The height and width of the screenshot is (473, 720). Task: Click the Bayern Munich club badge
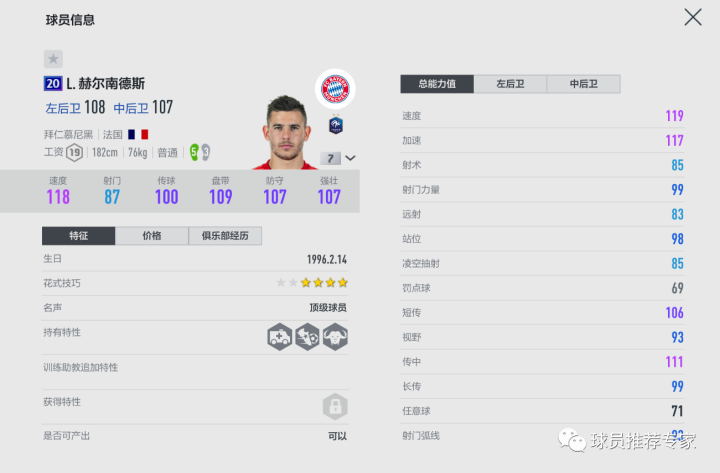coord(334,90)
